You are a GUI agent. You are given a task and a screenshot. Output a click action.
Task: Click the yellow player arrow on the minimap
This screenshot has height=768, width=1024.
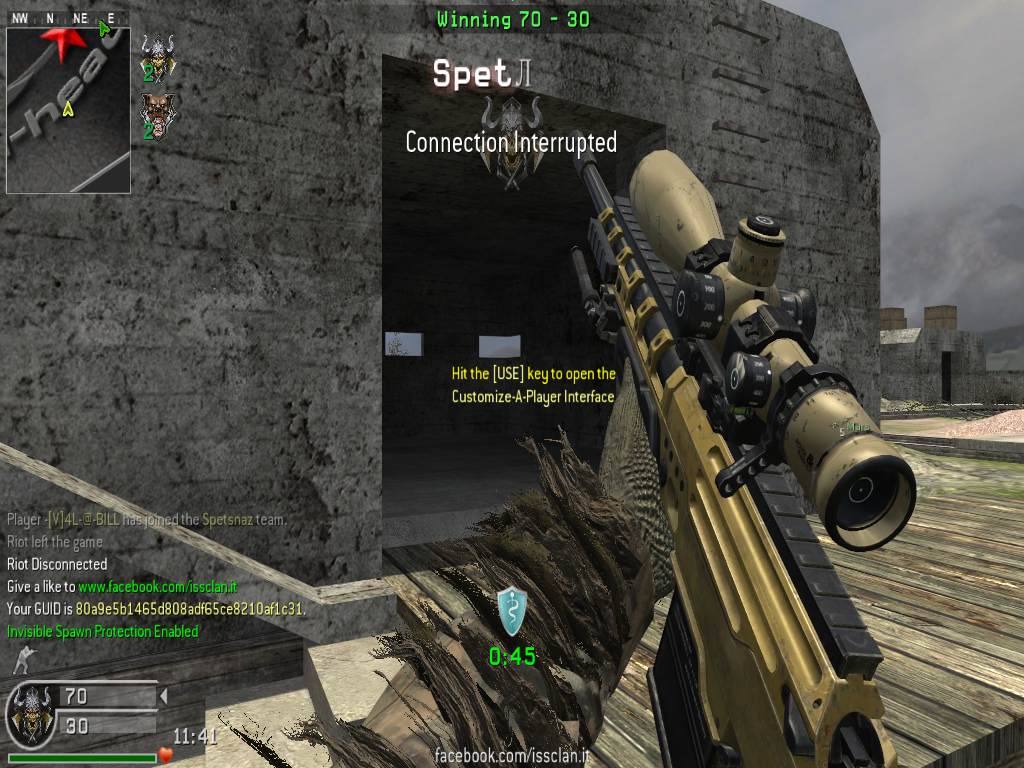pos(67,109)
